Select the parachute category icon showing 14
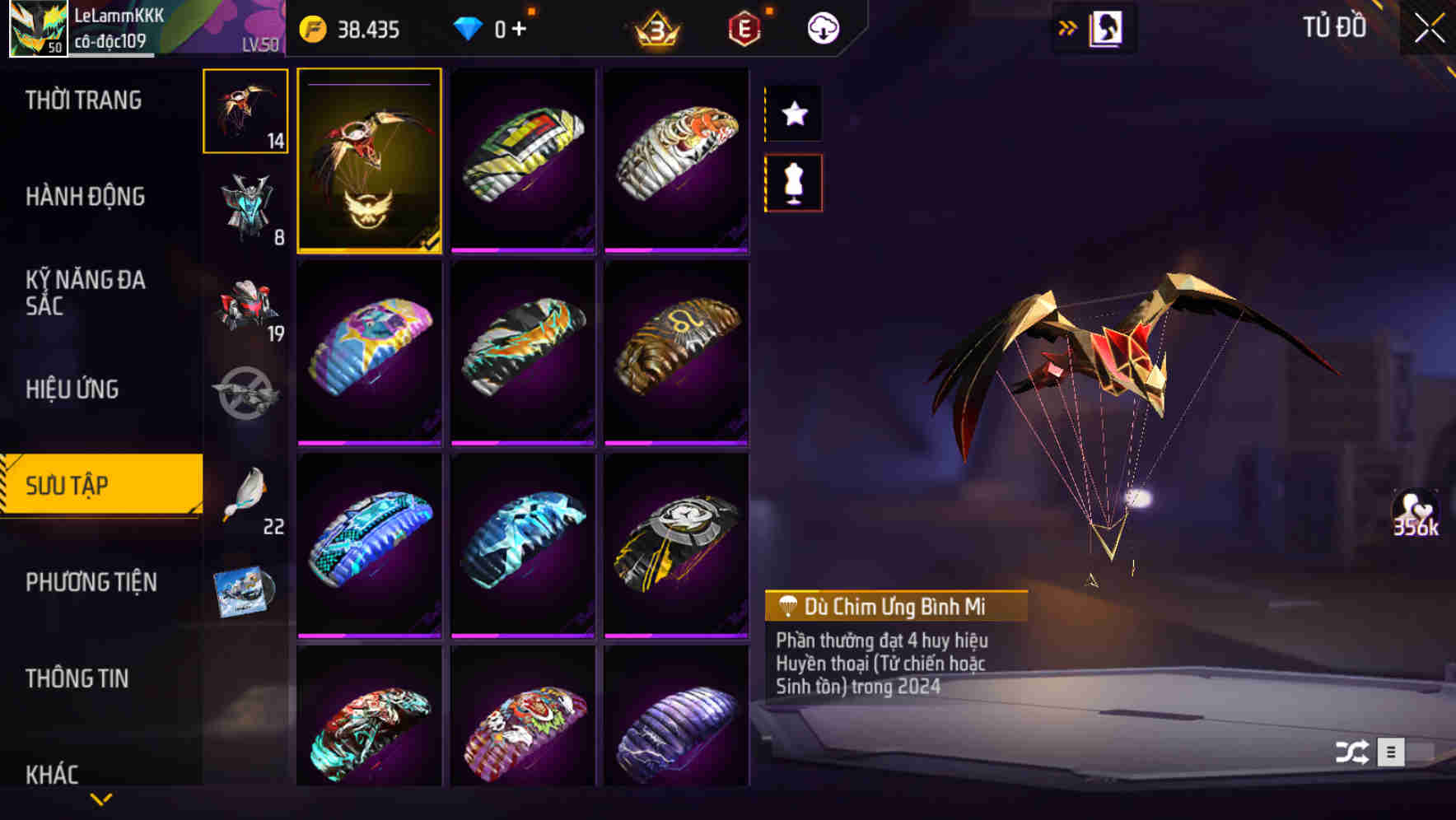The height and width of the screenshot is (820, 1456). click(x=245, y=111)
